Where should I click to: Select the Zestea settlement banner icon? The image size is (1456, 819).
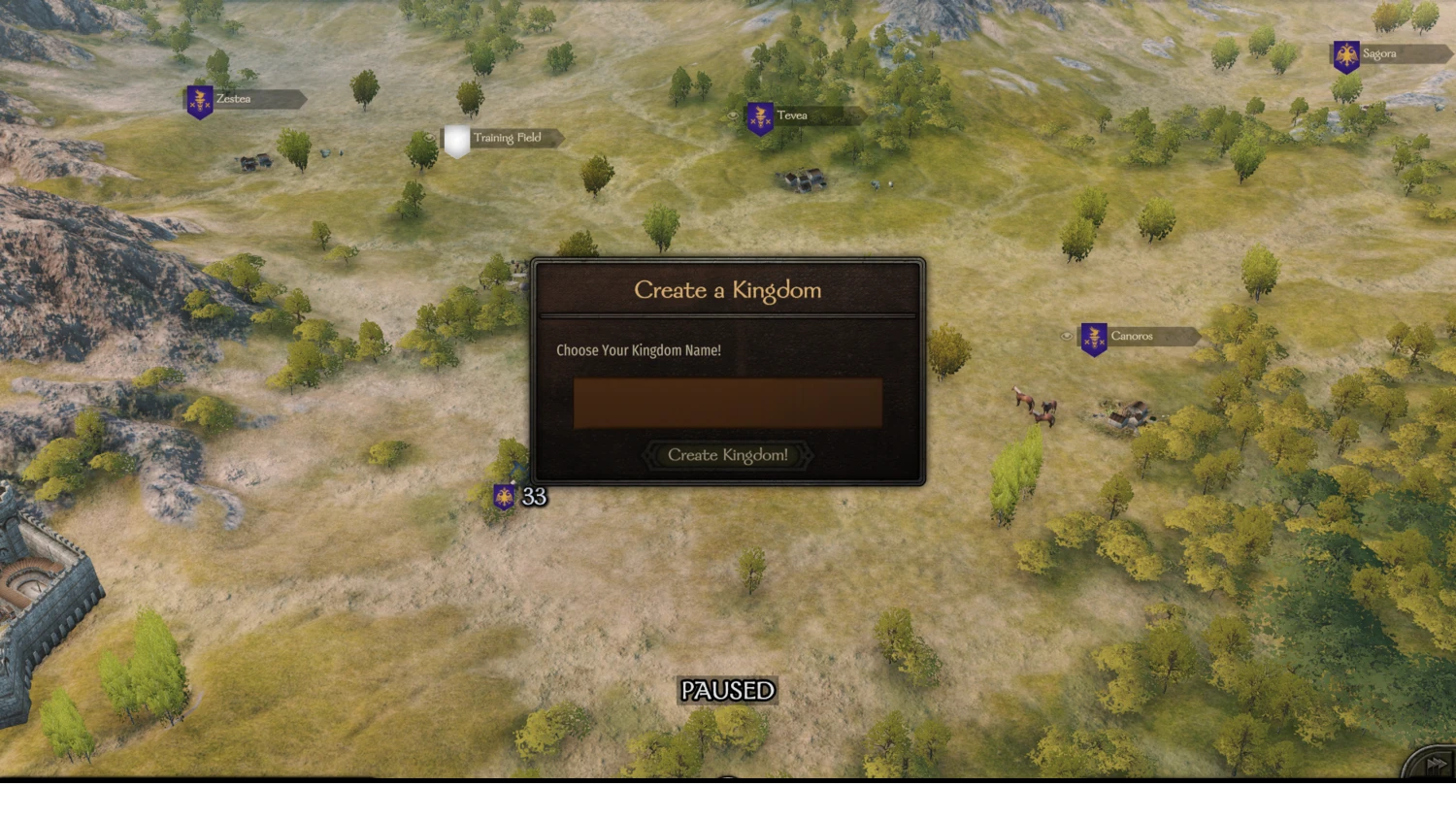(x=198, y=100)
